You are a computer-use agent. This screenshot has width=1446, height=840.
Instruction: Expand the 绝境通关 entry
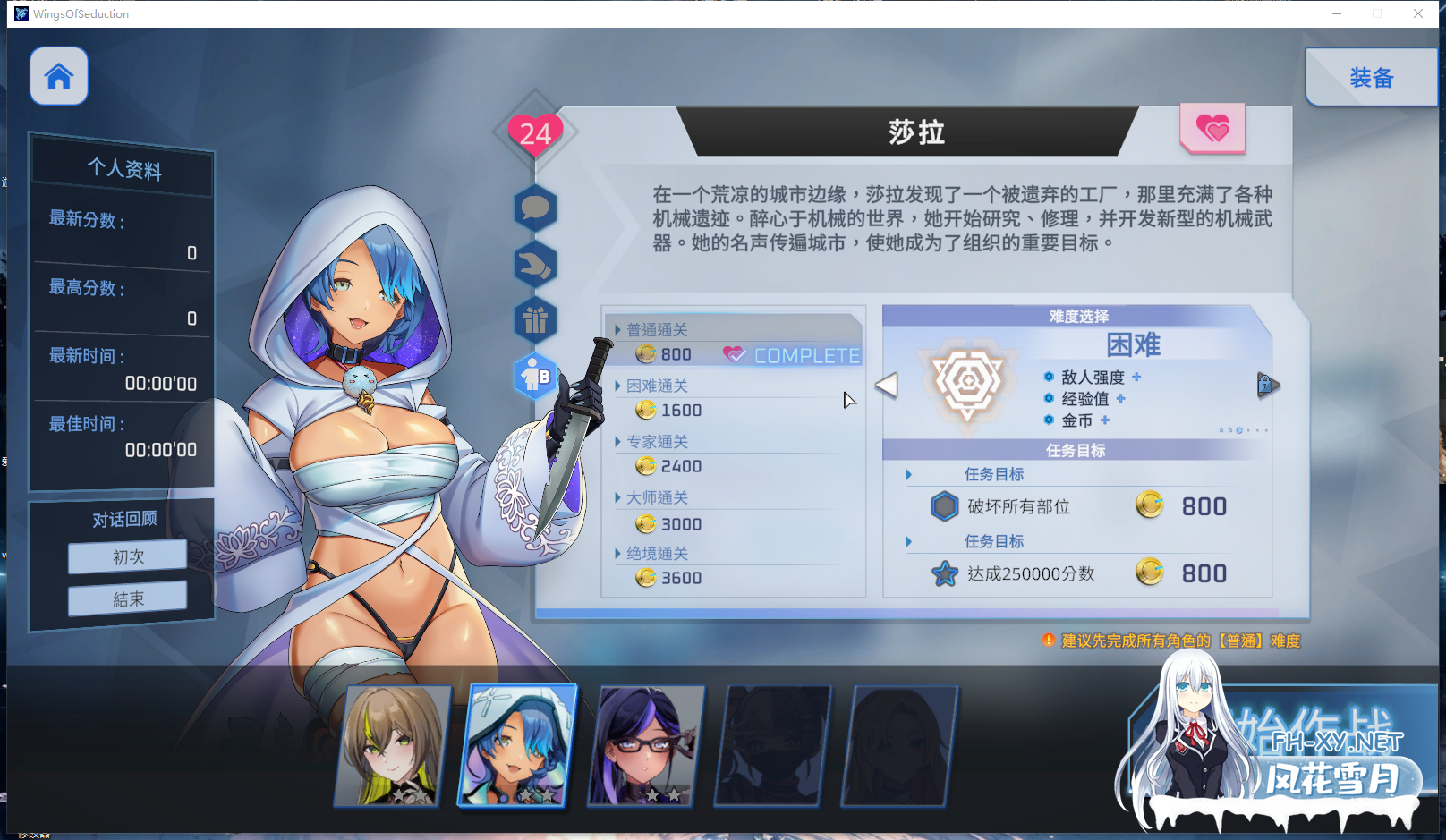(617, 553)
